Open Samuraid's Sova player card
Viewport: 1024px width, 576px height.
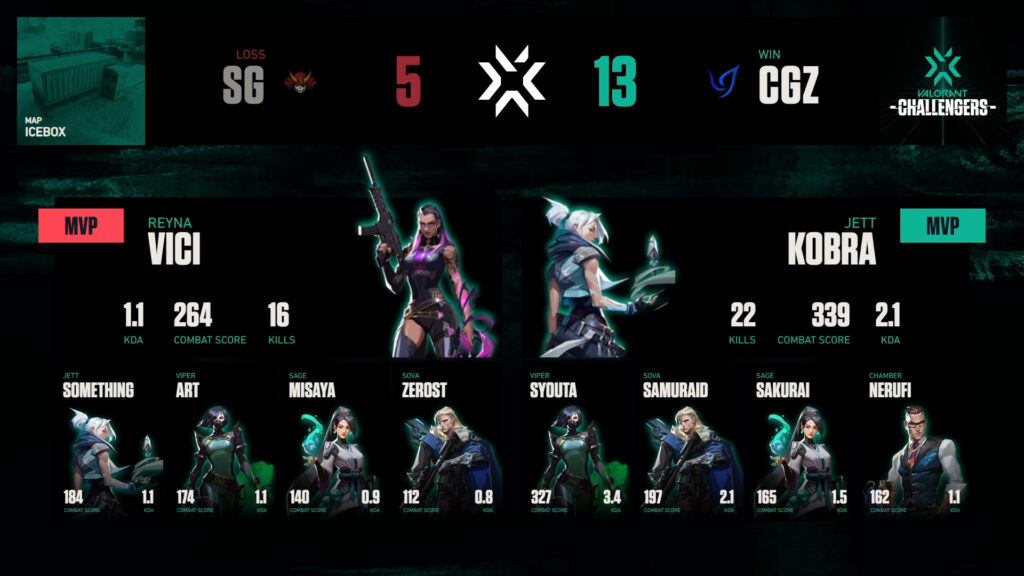(689, 445)
